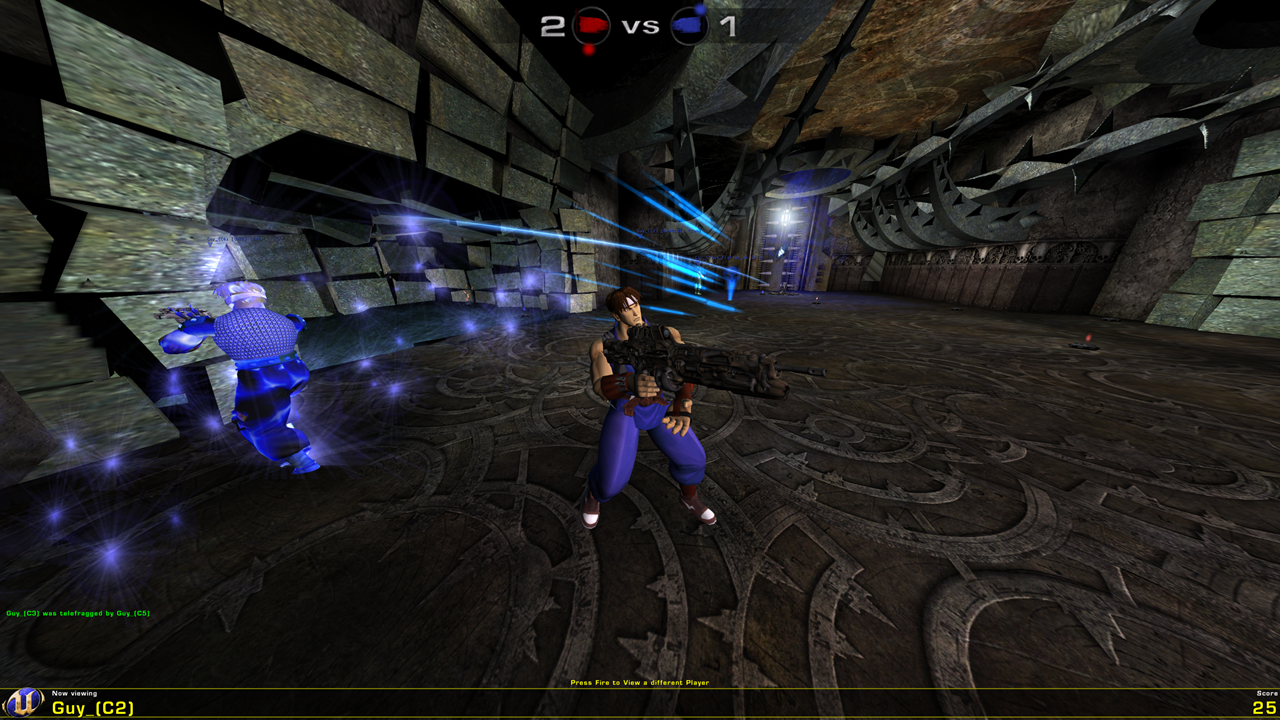Screen dimensions: 1280x720
Task: Click Press Fire to View a different Player
Action: coord(638,681)
